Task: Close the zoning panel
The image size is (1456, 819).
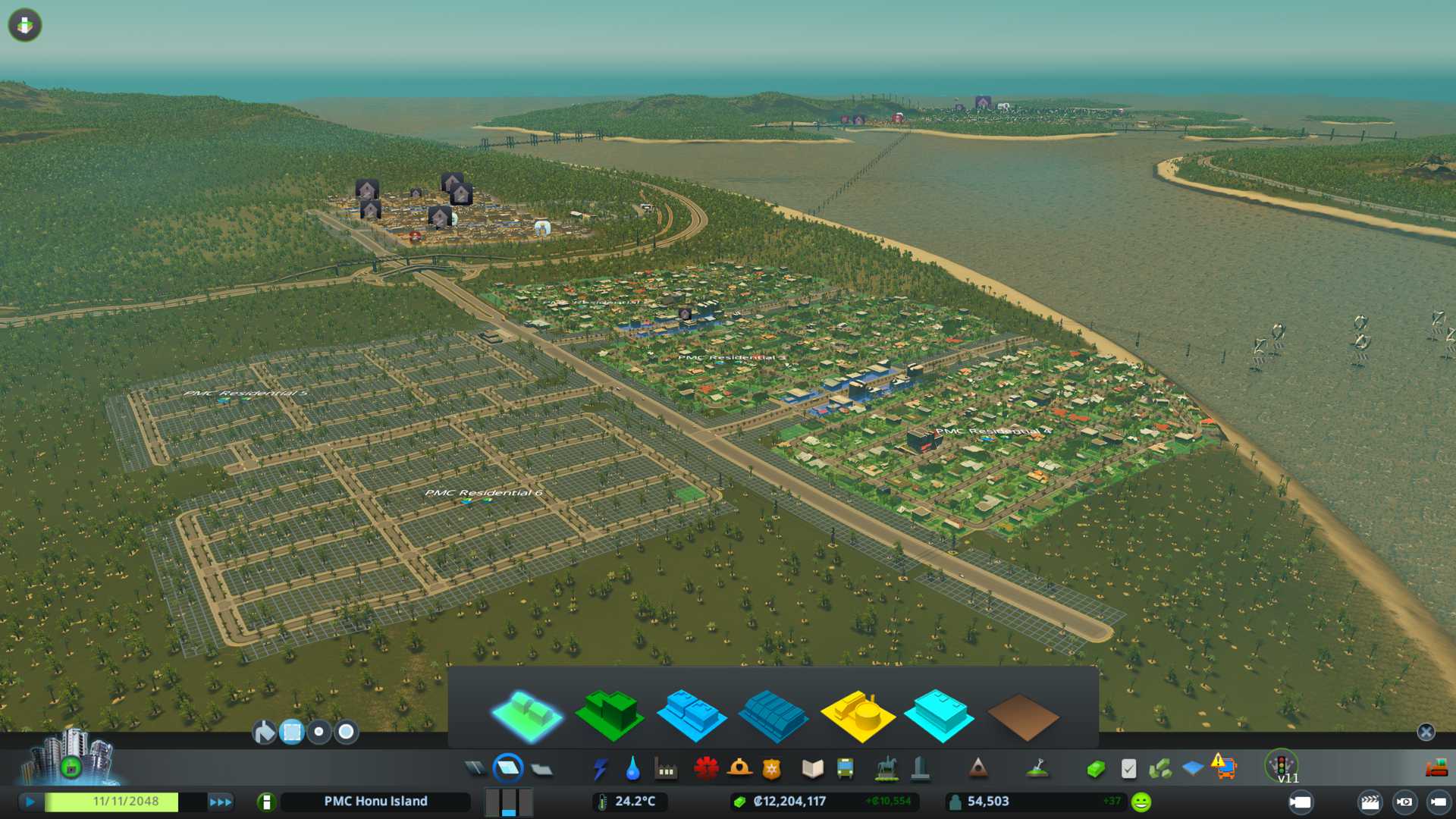Action: pos(1426,732)
